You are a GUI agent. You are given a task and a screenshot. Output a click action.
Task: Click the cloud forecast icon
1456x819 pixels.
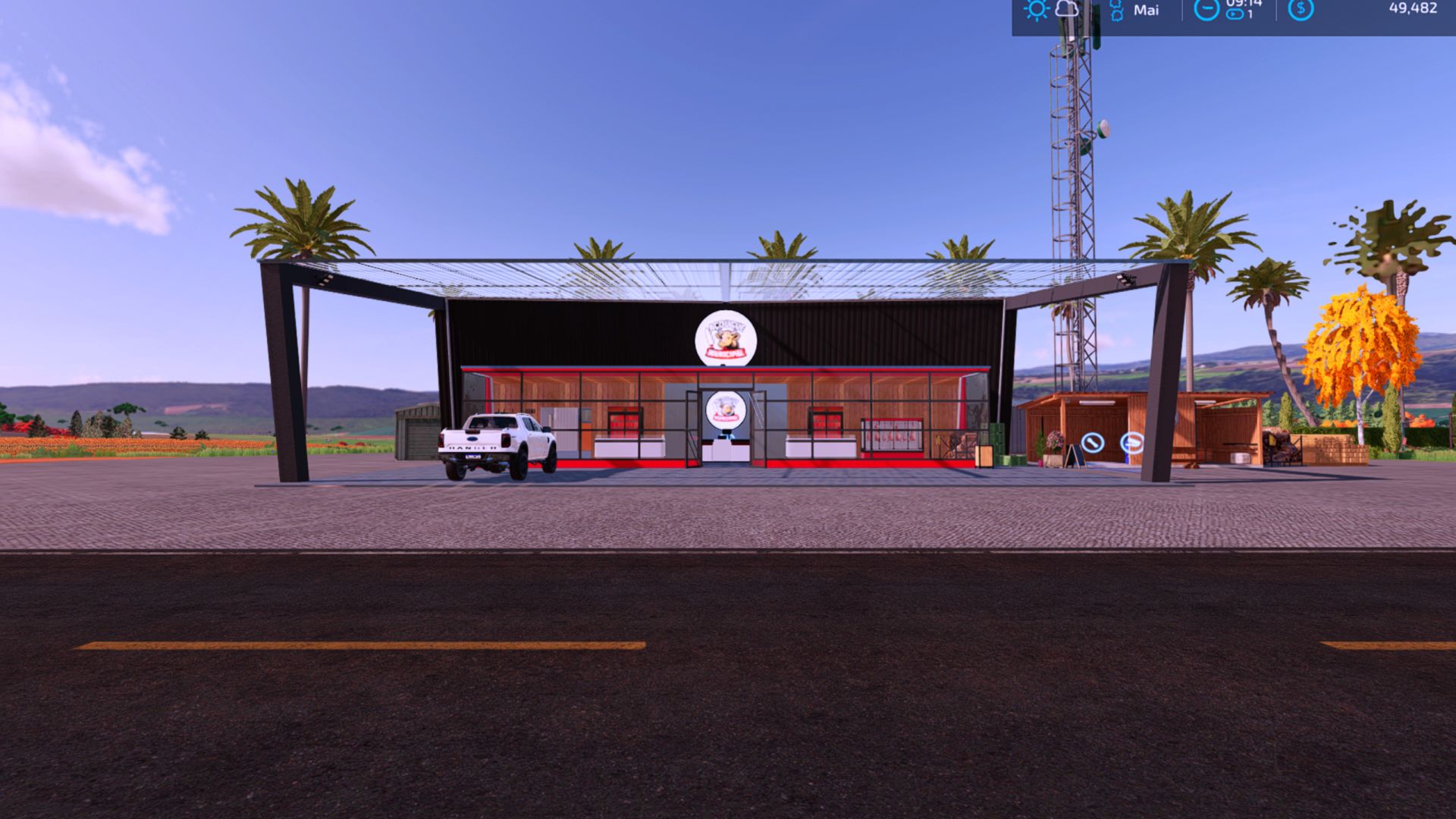pos(1067,9)
